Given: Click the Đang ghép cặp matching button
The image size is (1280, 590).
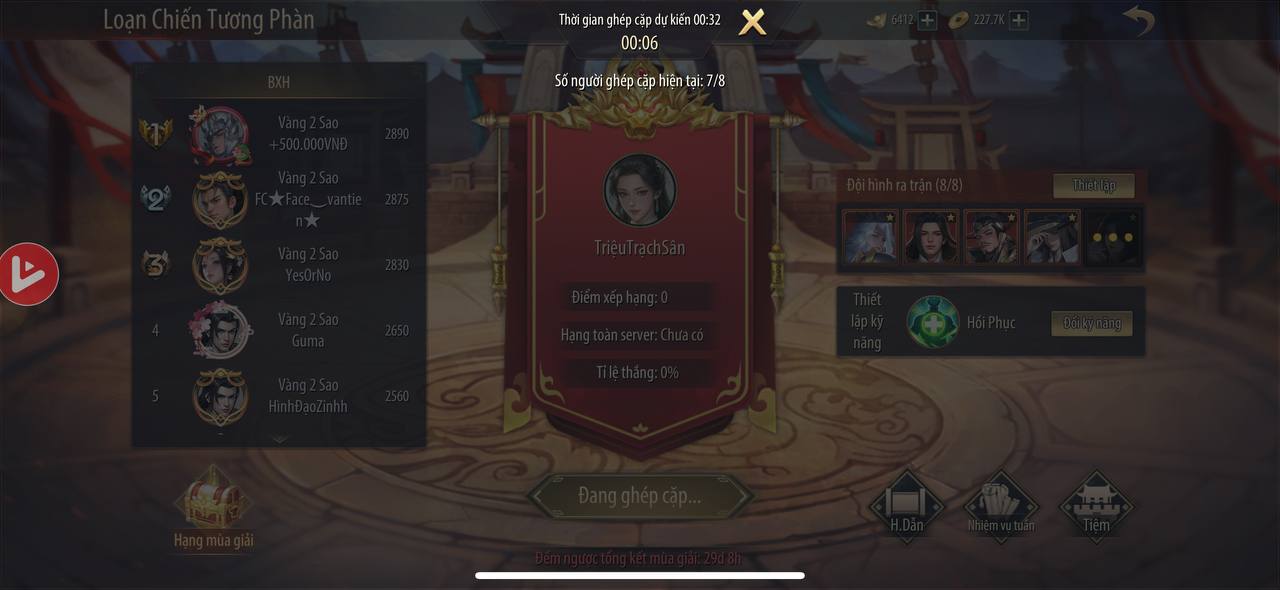Looking at the screenshot, I should click(640, 496).
